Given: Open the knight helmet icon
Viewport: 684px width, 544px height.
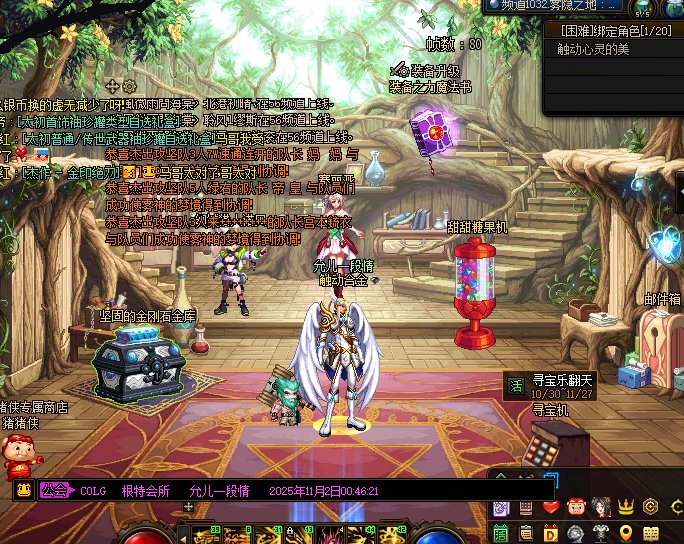Looking at the screenshot, I should click(576, 532).
